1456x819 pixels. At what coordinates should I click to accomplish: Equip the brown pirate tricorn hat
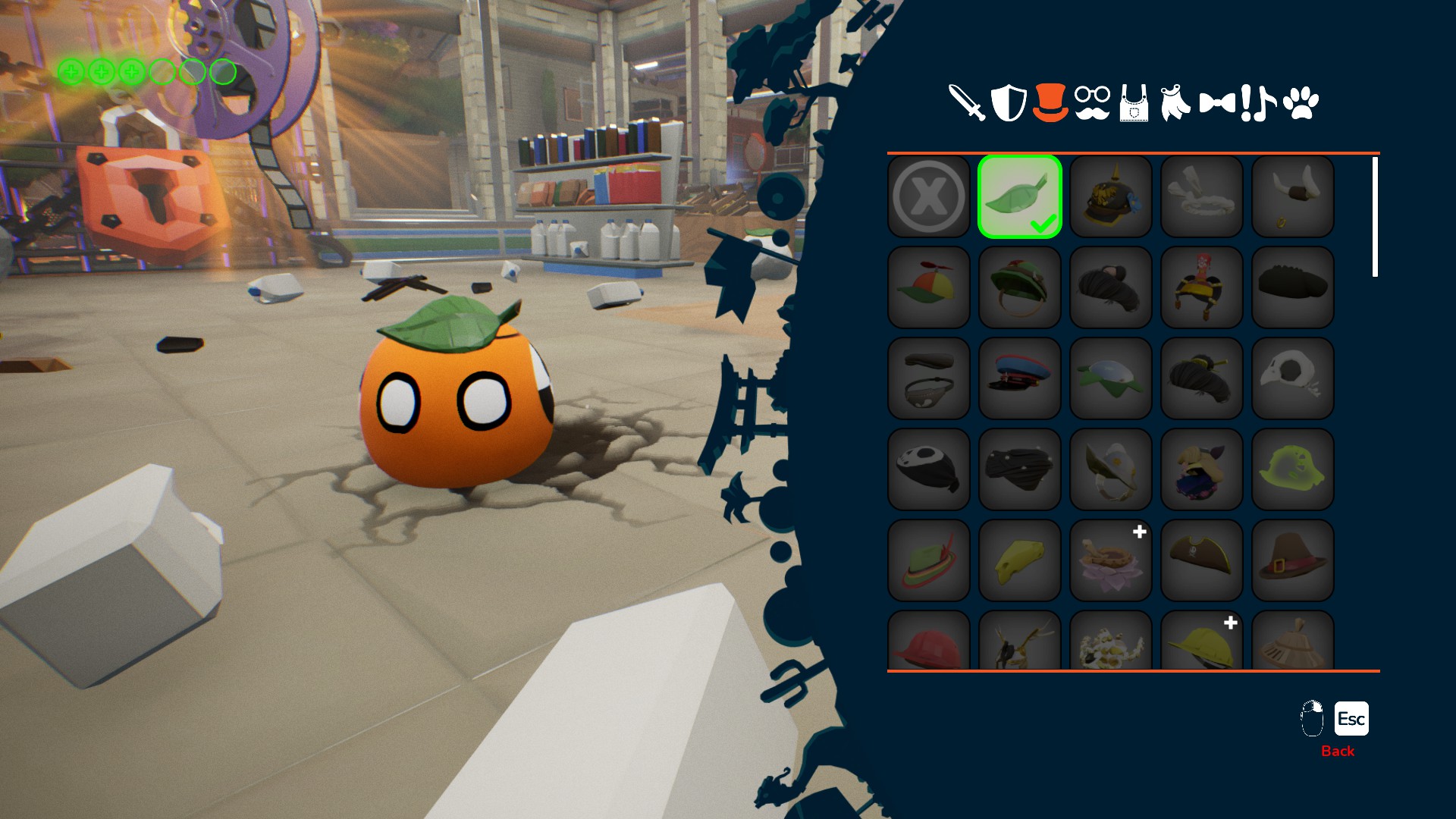1202,560
